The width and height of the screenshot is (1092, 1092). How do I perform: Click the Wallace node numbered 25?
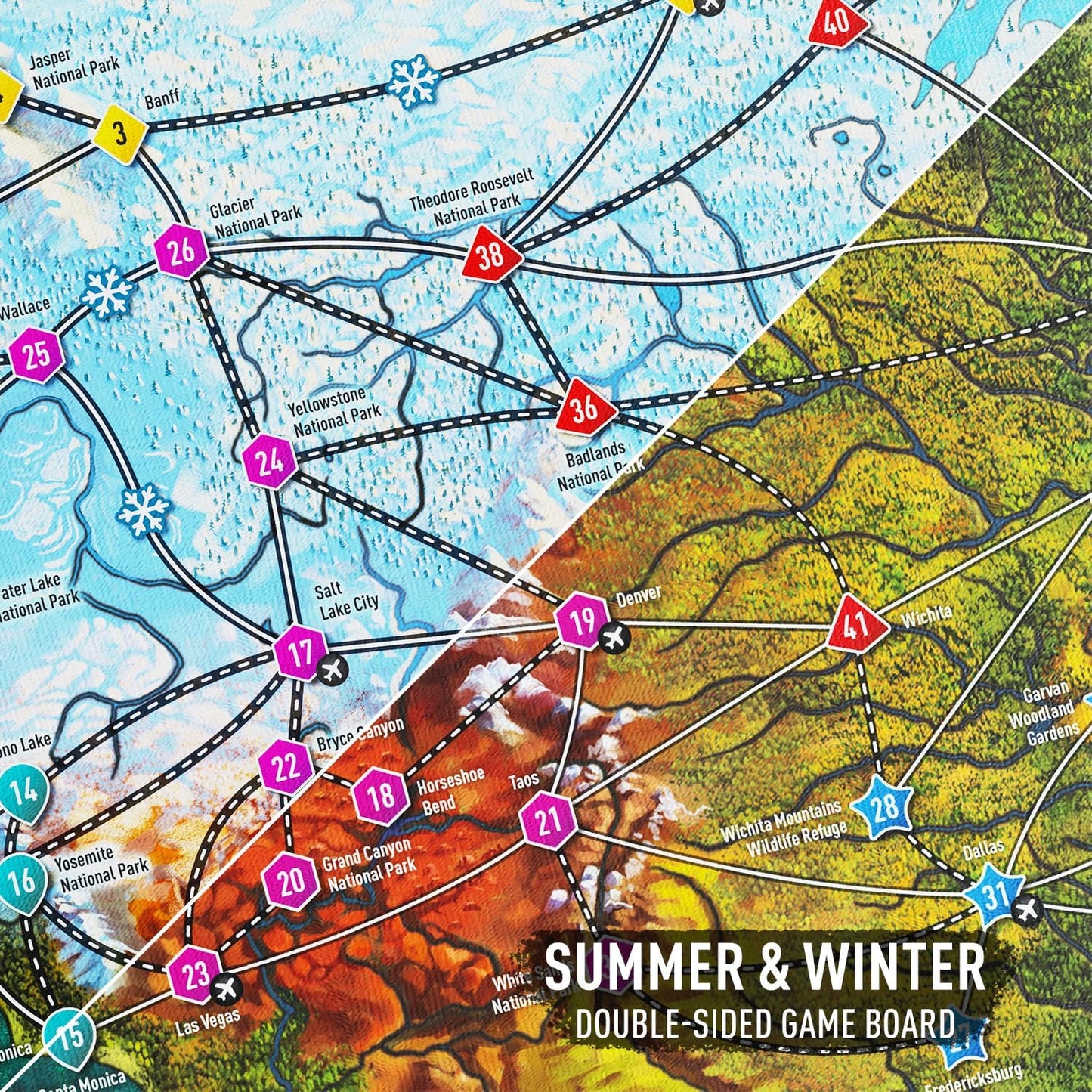[x=36, y=354]
